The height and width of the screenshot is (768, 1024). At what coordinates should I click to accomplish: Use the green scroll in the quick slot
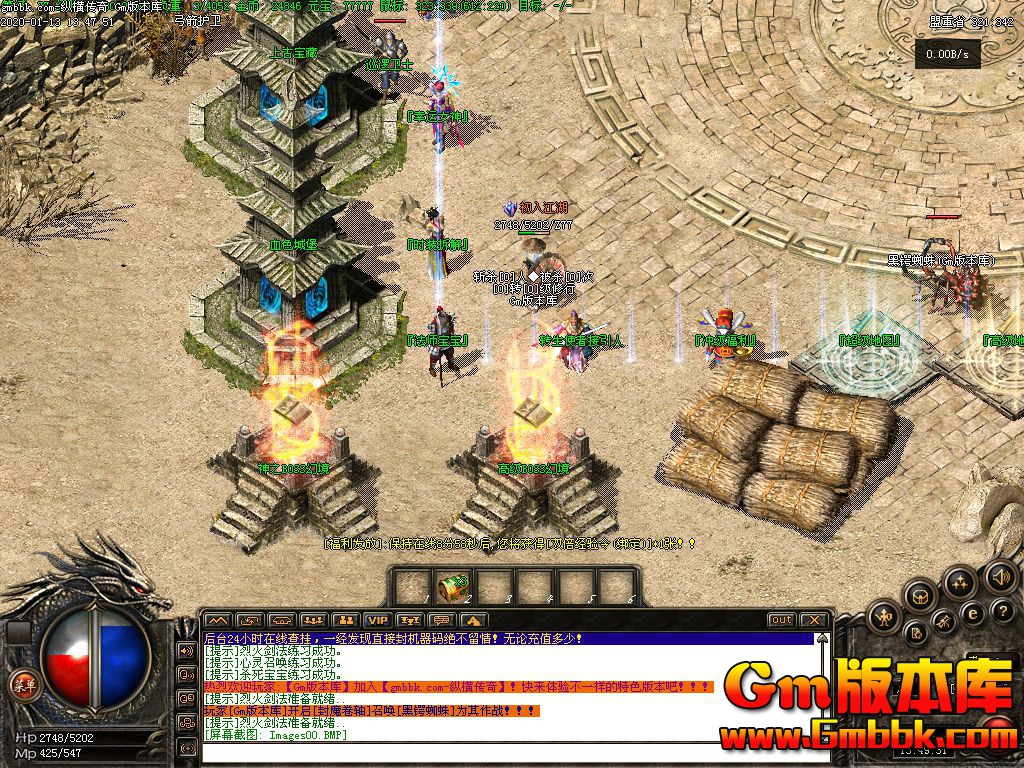(453, 586)
